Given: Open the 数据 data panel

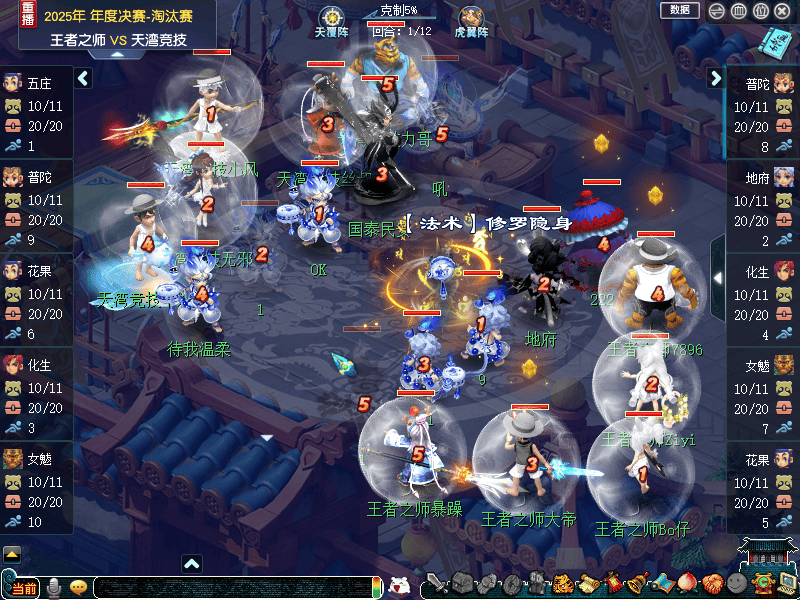Looking at the screenshot, I should pyautogui.click(x=680, y=9).
